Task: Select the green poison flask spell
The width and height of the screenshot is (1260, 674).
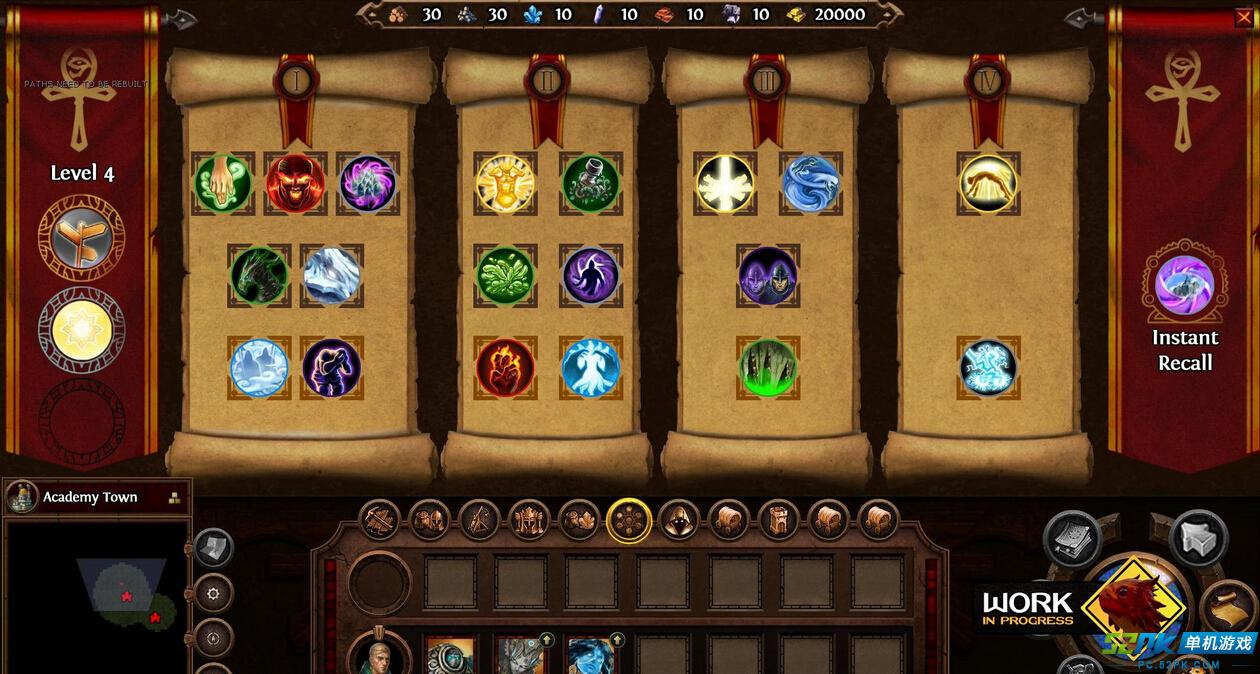Action: pos(590,184)
